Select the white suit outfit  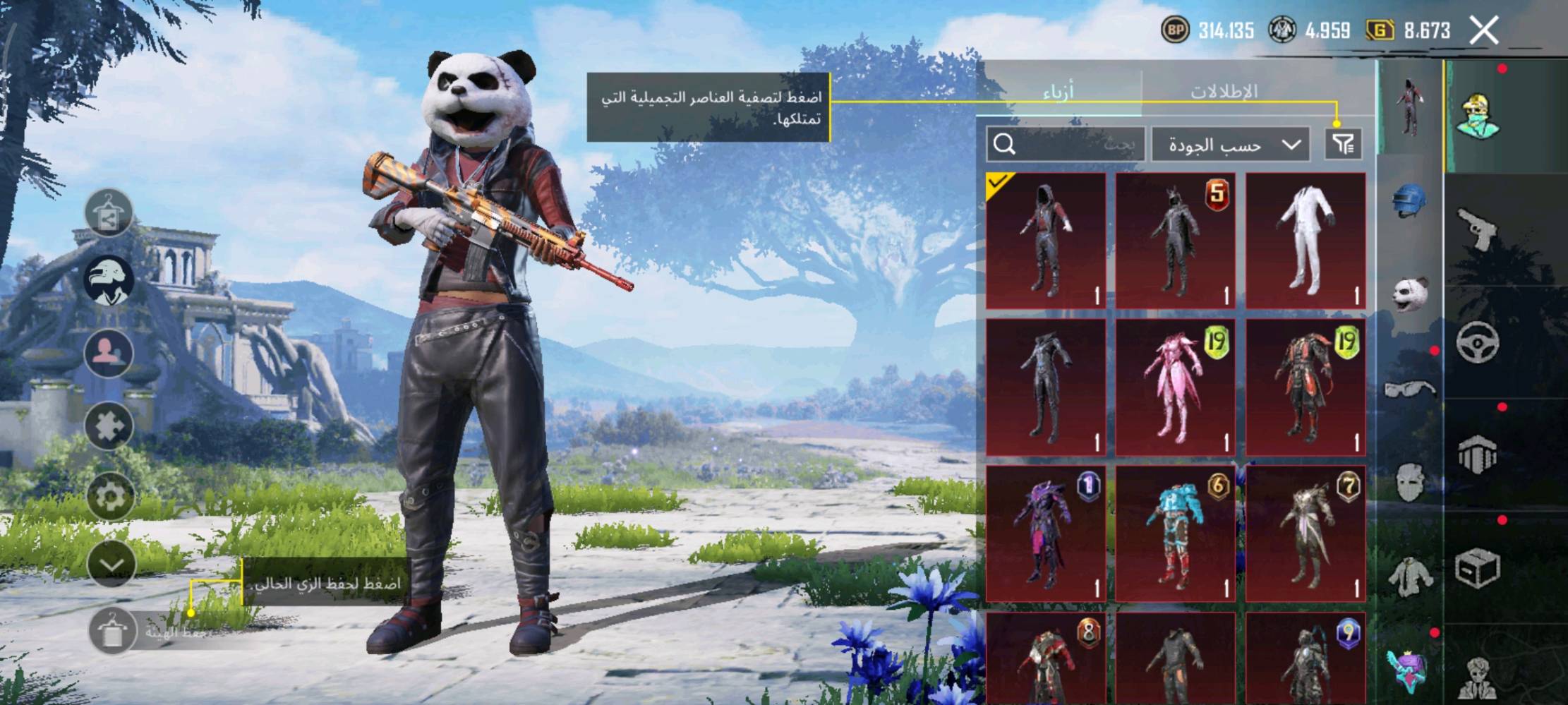pos(1305,241)
